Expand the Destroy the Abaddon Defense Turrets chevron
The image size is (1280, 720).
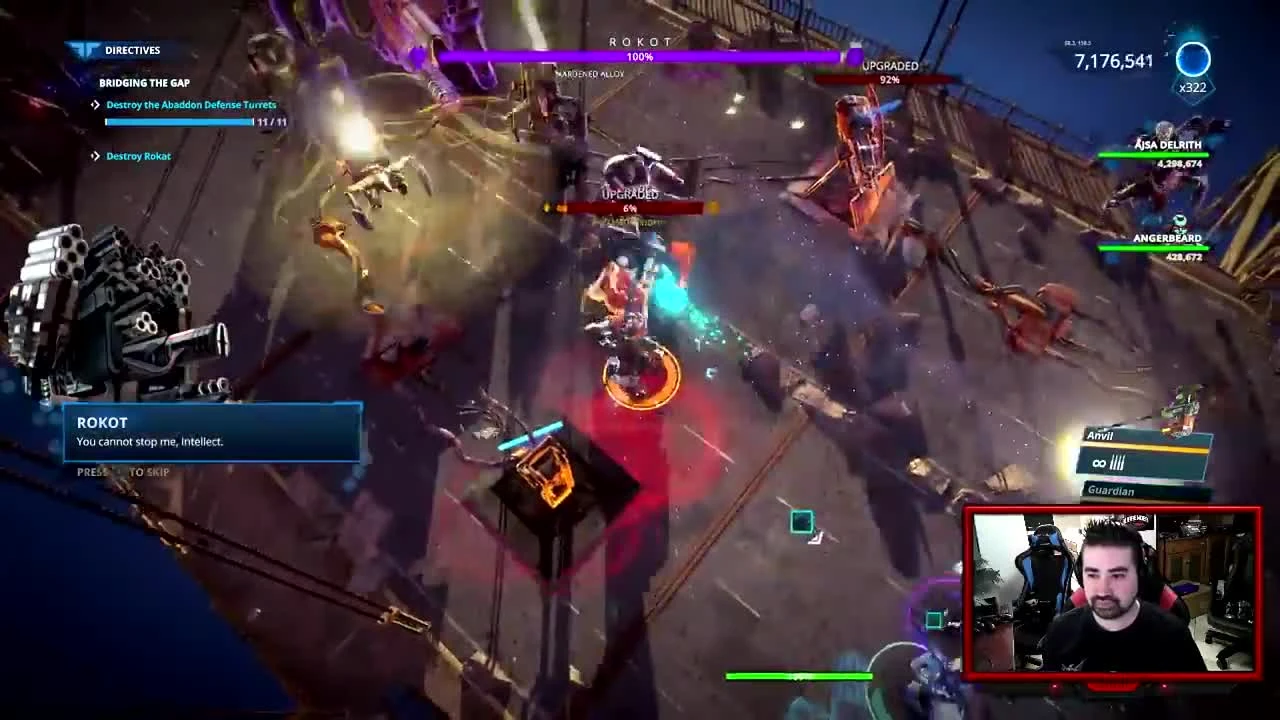click(95, 104)
